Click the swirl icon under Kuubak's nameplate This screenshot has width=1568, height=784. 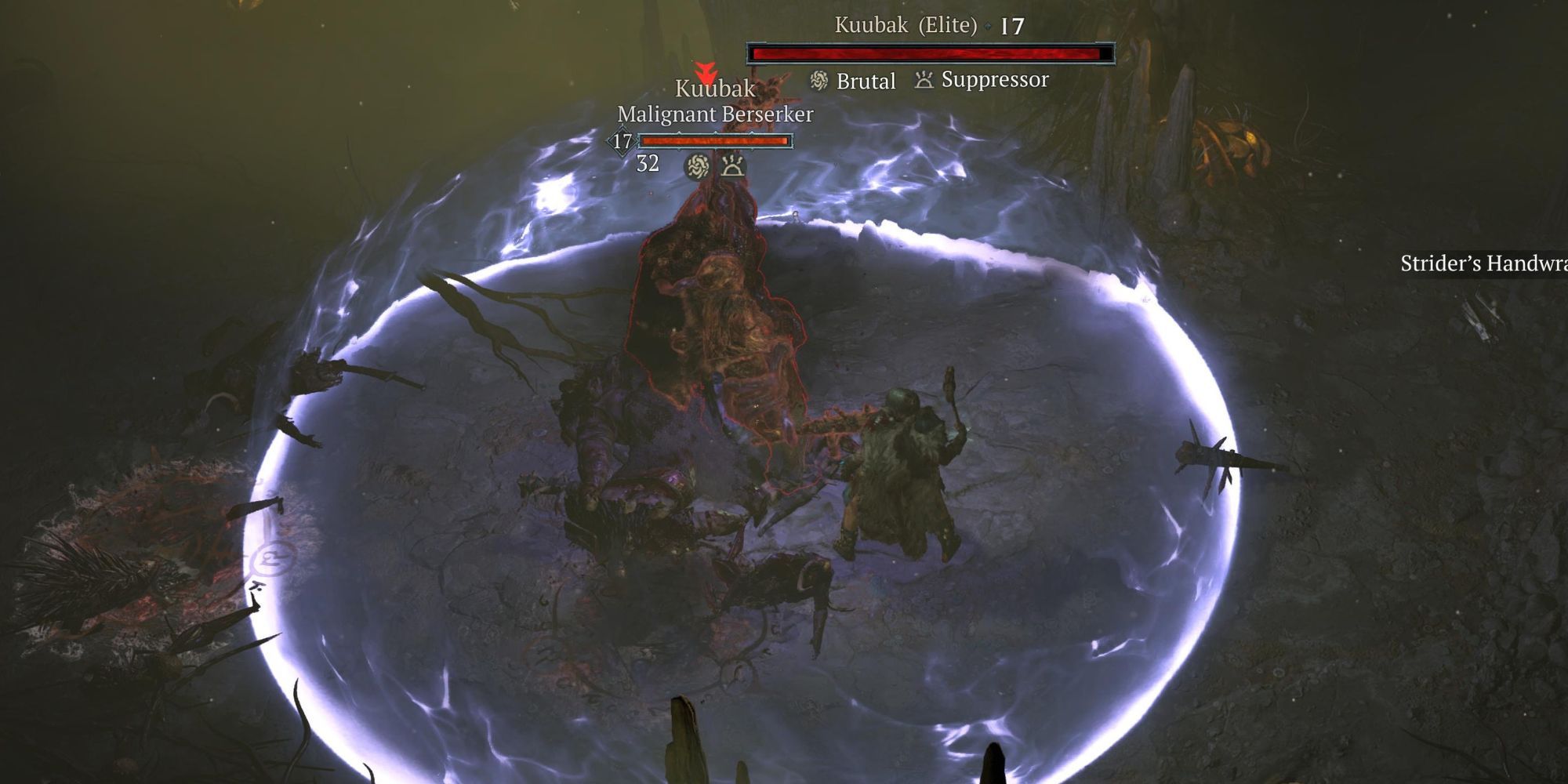click(x=697, y=167)
